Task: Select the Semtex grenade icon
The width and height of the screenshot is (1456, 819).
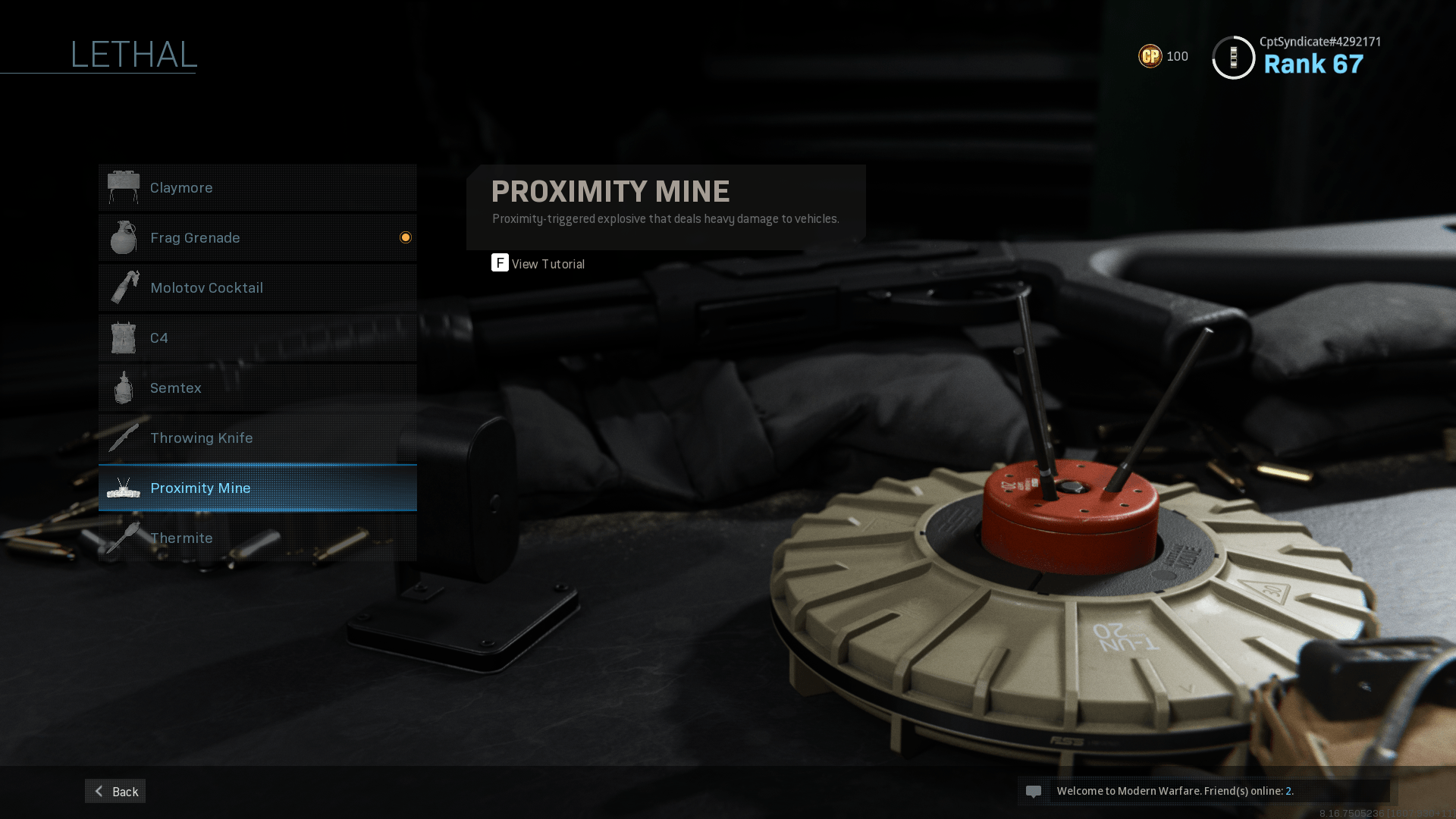Action: point(124,388)
